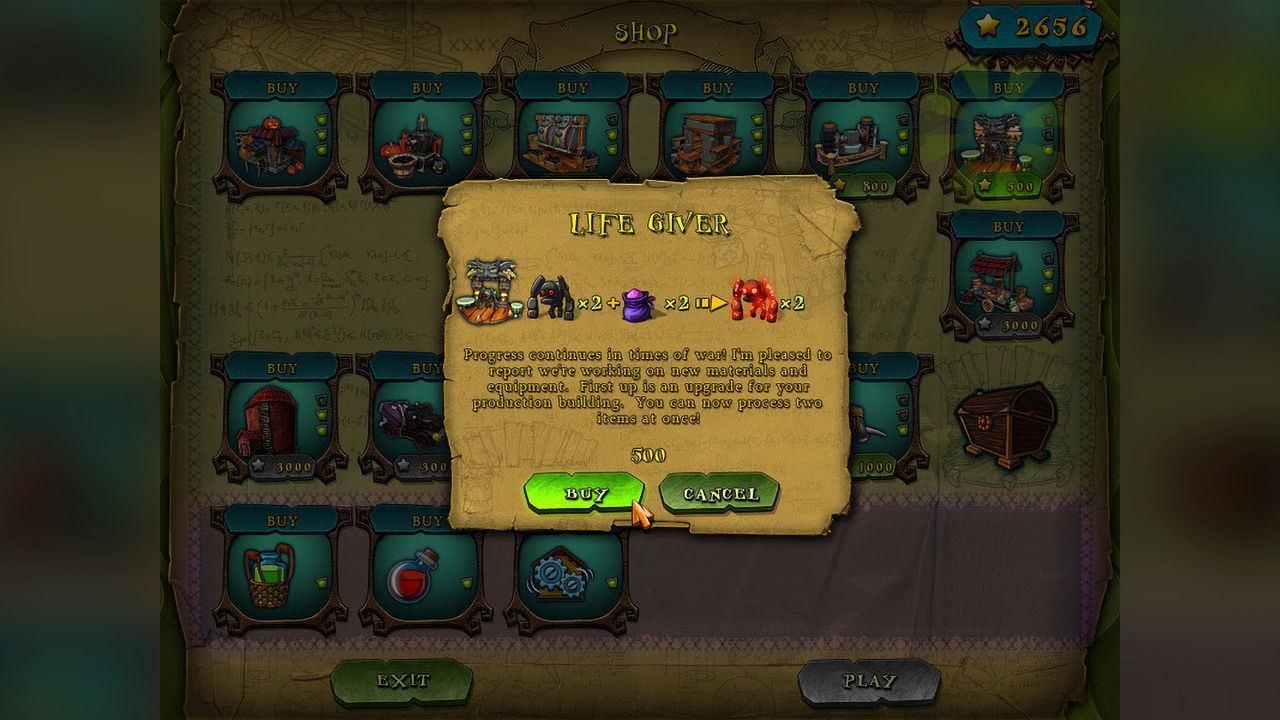The image size is (1280, 720).
Task: Click the green BUY button for Life Giver
Action: 585,492
